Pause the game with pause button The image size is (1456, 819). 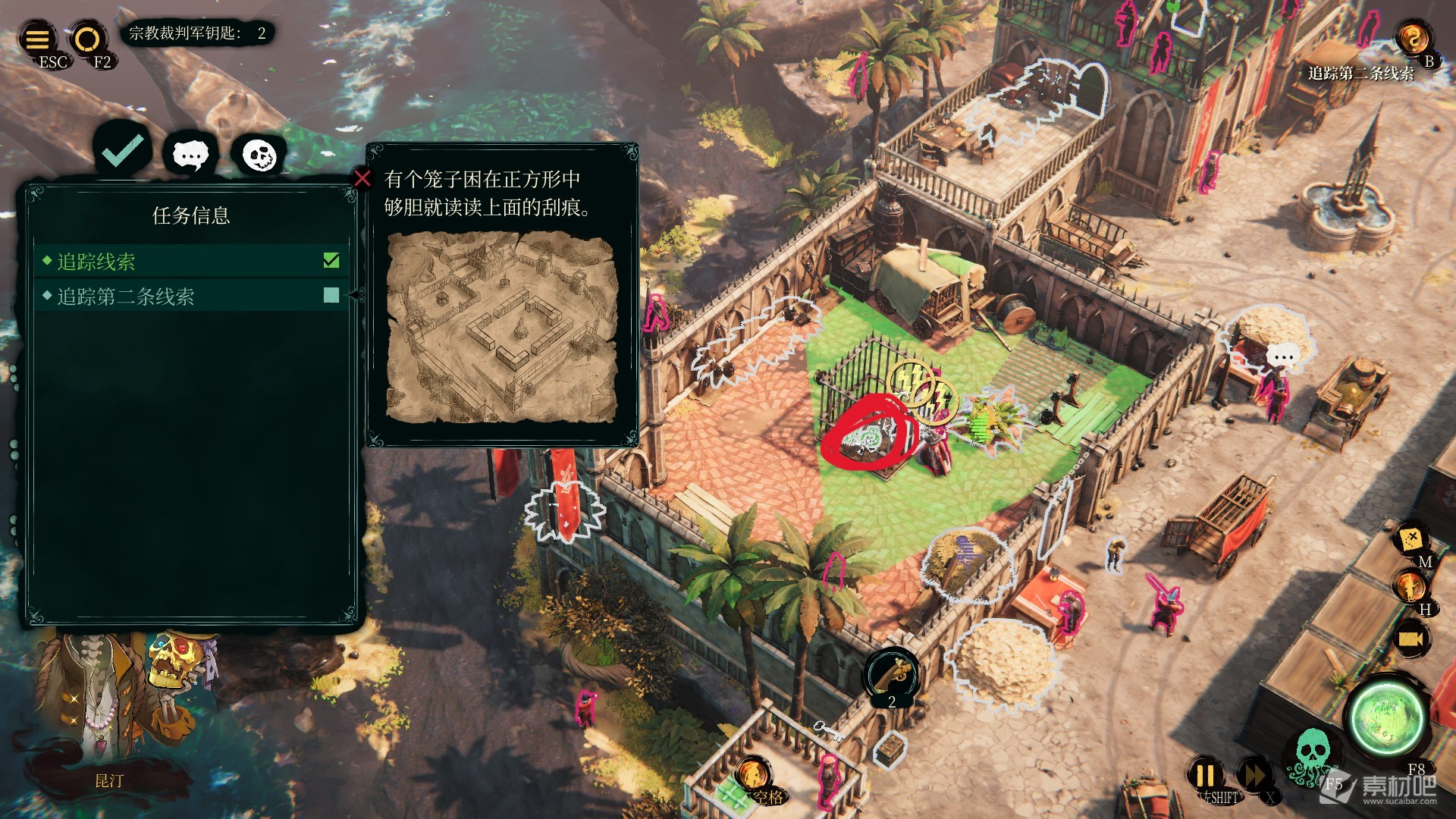1205,775
